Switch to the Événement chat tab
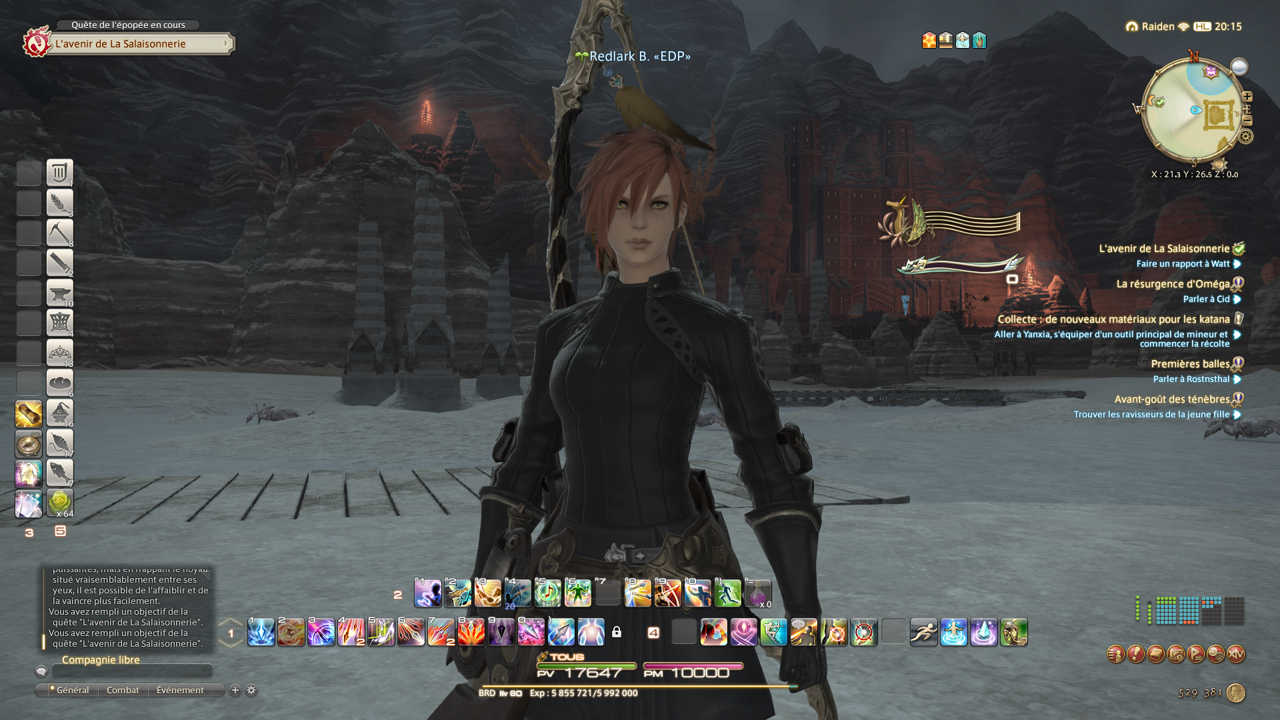The height and width of the screenshot is (720, 1280). click(x=179, y=690)
